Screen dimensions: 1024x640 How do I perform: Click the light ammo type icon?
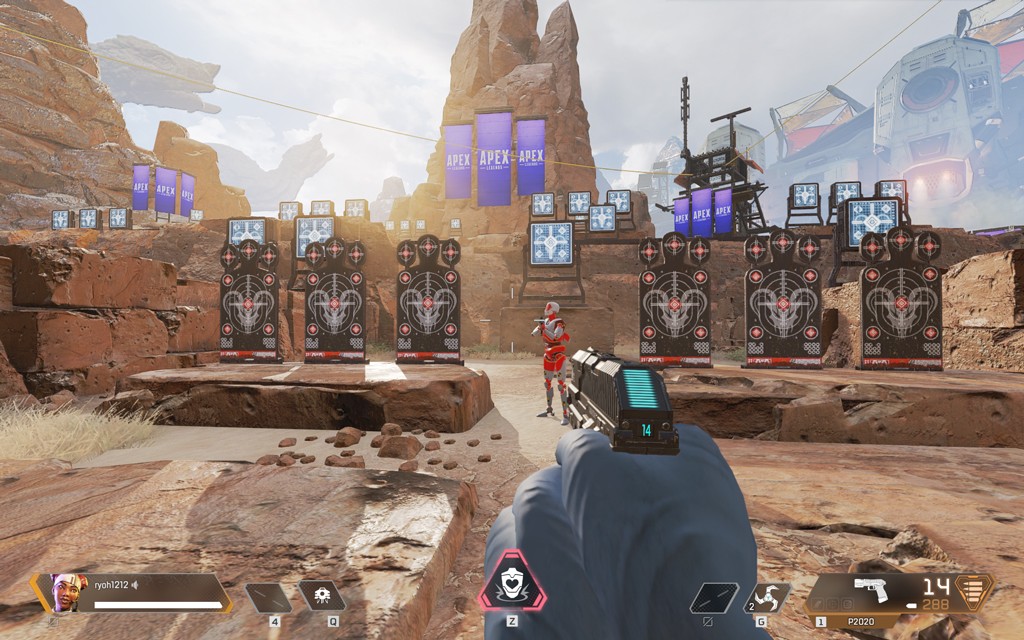(x=972, y=590)
